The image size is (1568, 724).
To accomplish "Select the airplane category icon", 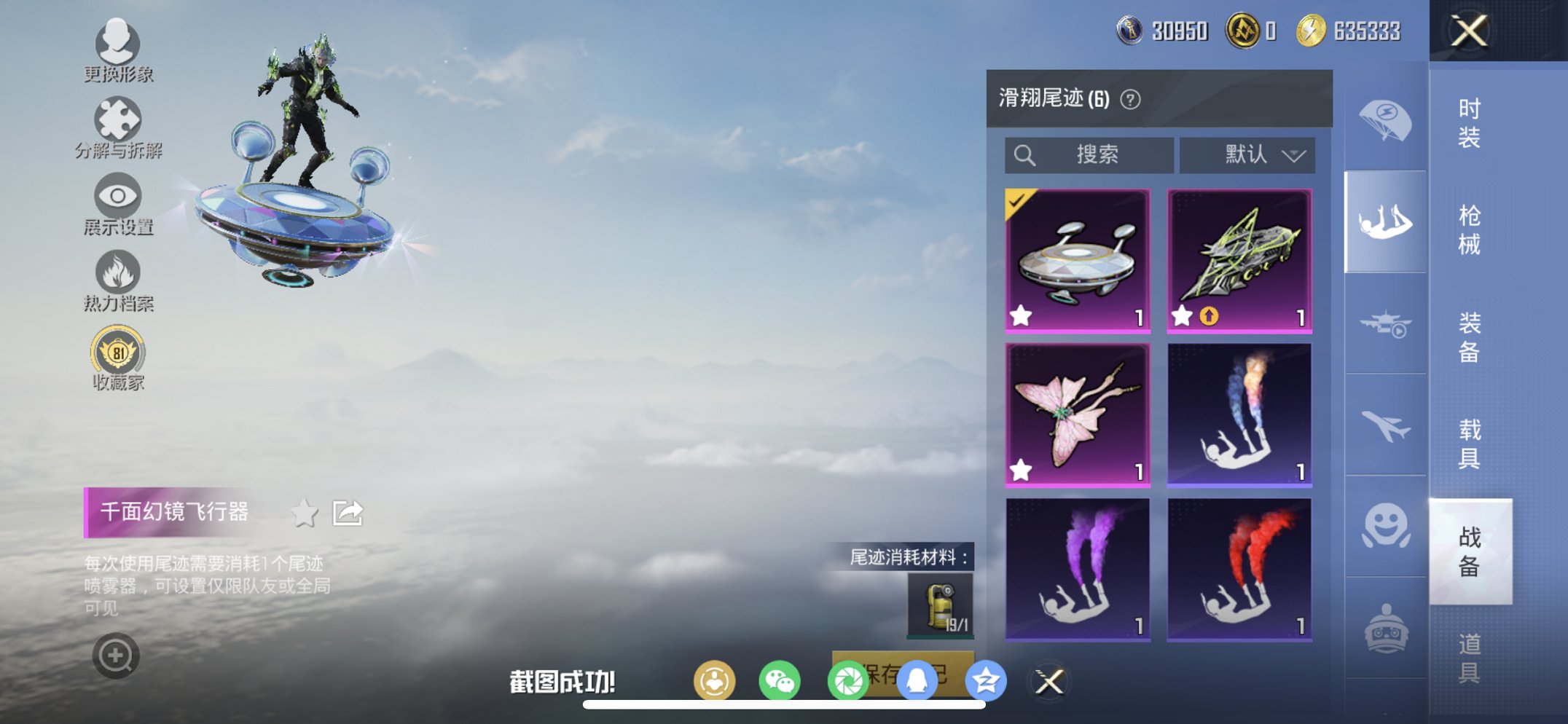I will coord(1385,428).
